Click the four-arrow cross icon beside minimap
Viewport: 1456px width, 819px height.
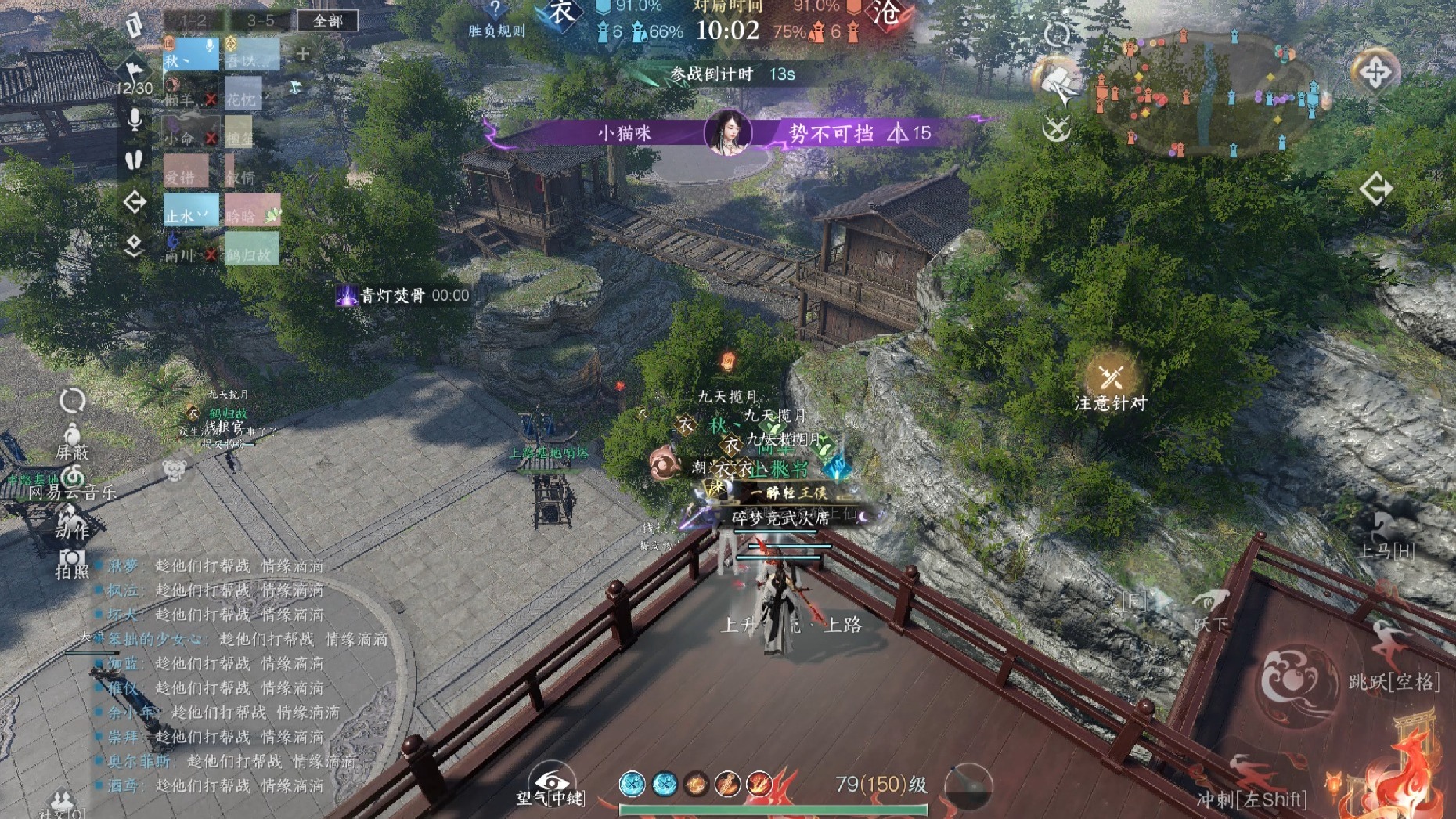(x=1375, y=73)
